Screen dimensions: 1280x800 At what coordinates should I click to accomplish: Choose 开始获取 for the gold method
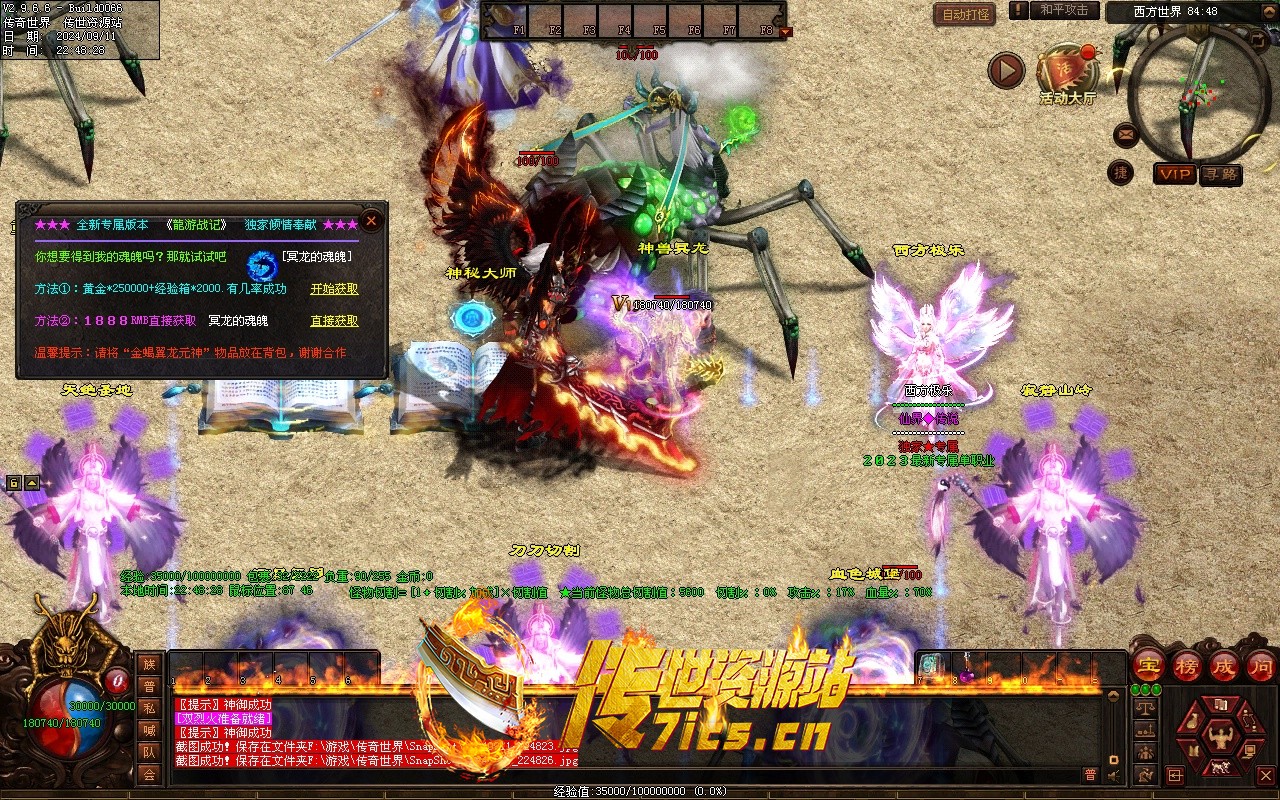click(334, 289)
